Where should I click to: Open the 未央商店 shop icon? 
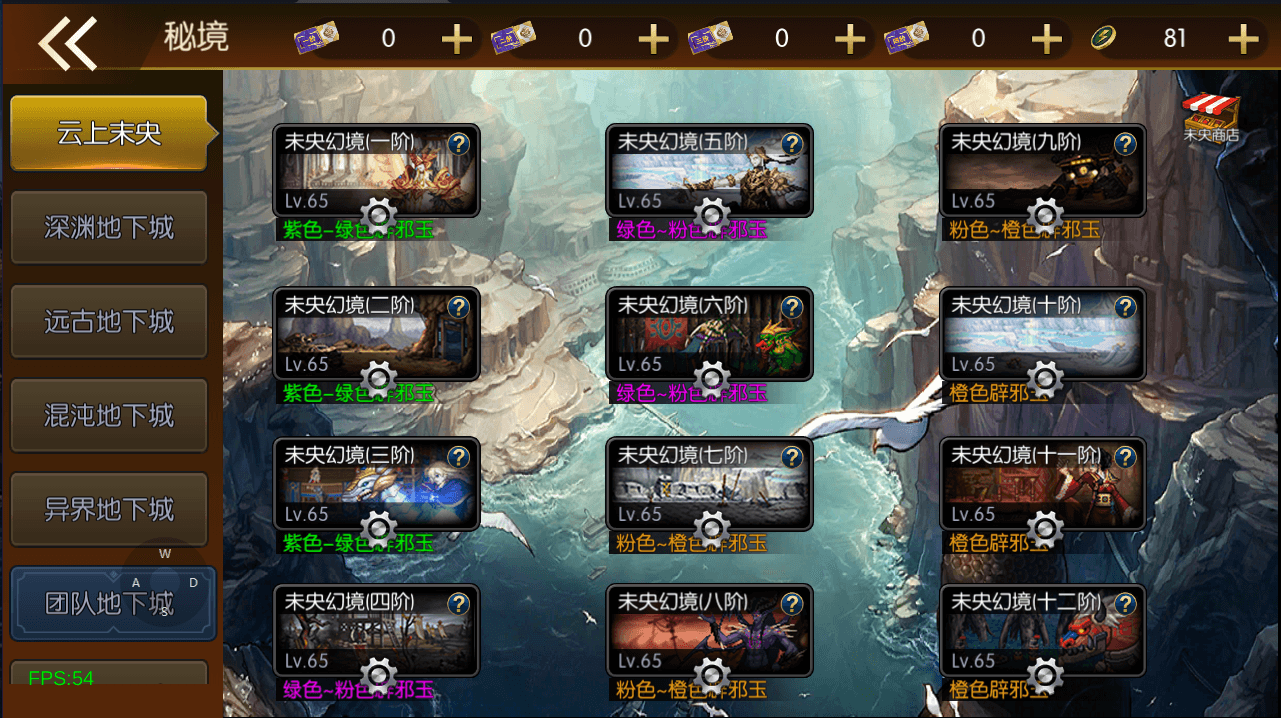pos(1210,117)
